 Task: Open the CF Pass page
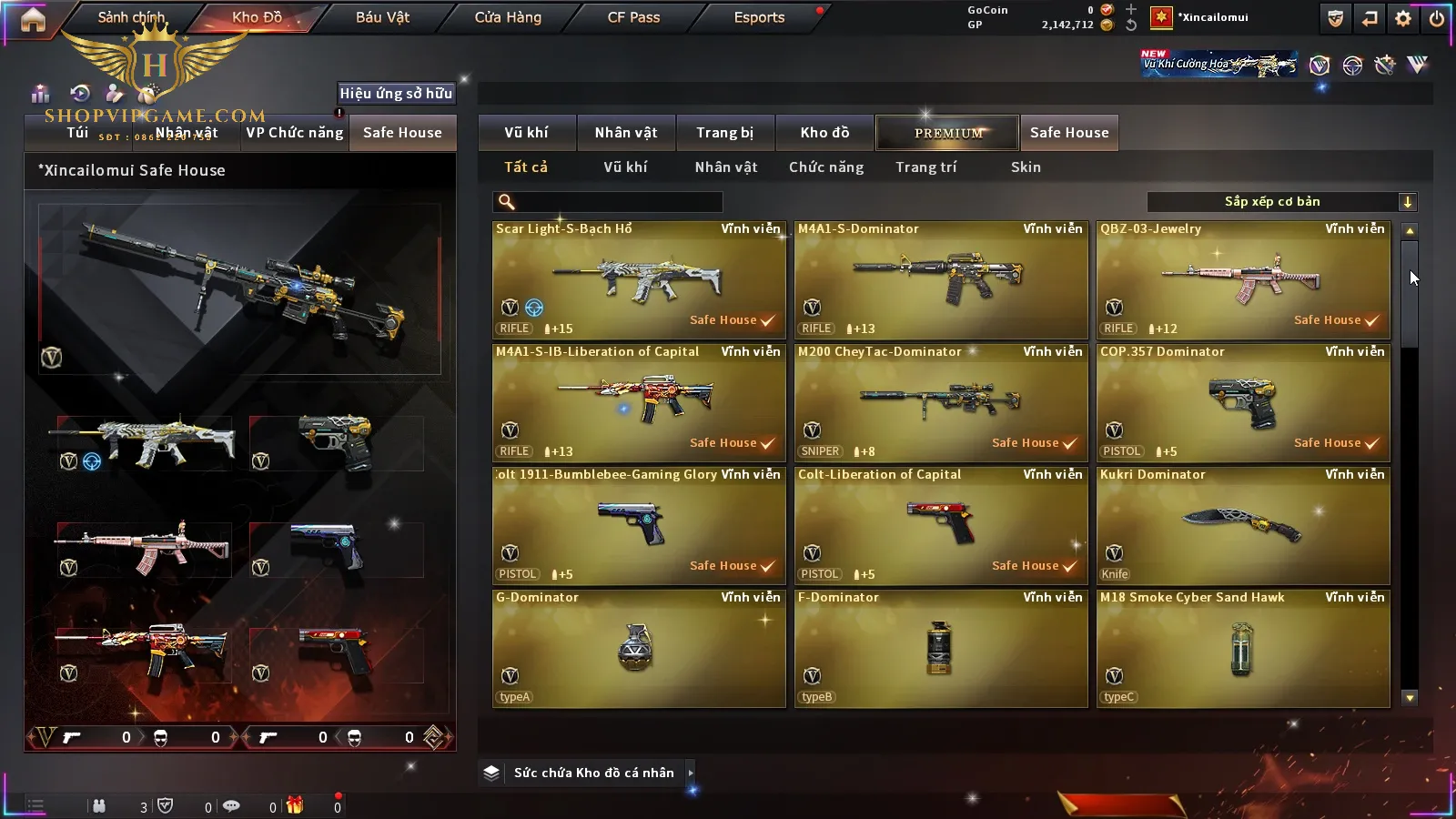pos(633,17)
